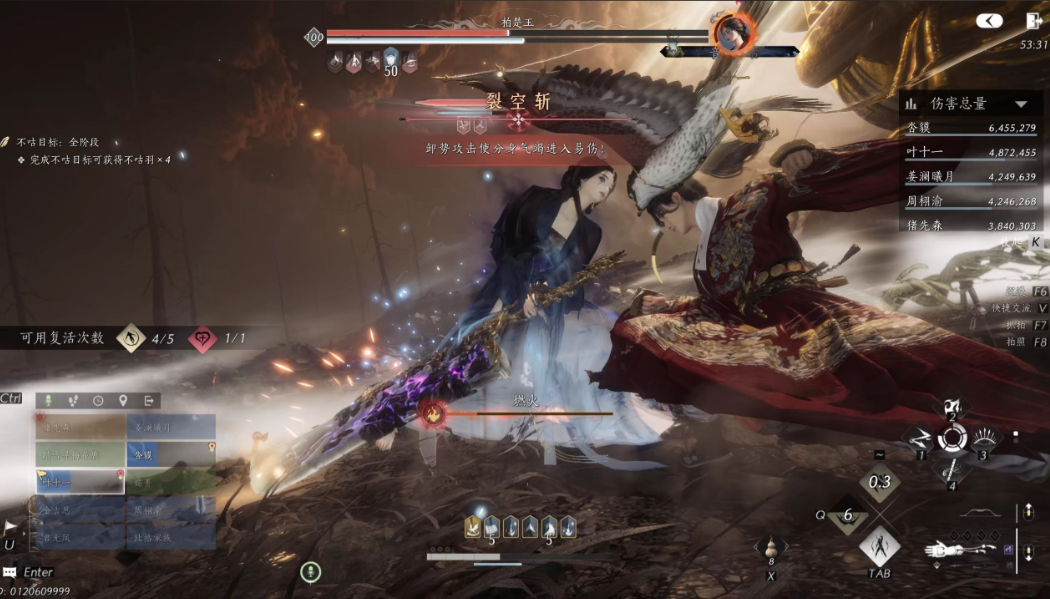Image resolution: width=1050 pixels, height=599 pixels.
Task: Open the 伤害总量 damage stats dropdown
Action: (1021, 104)
